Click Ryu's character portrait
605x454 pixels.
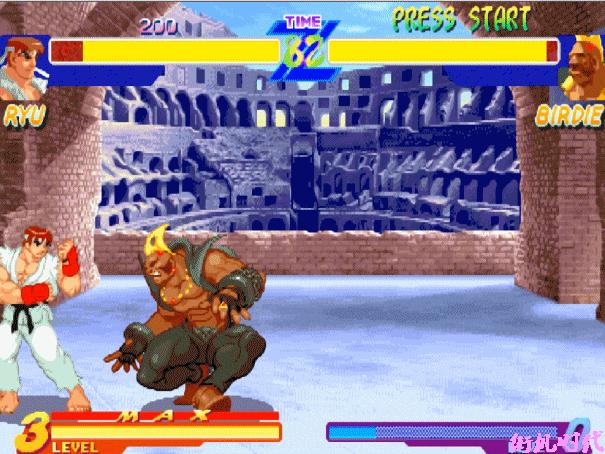click(x=18, y=66)
